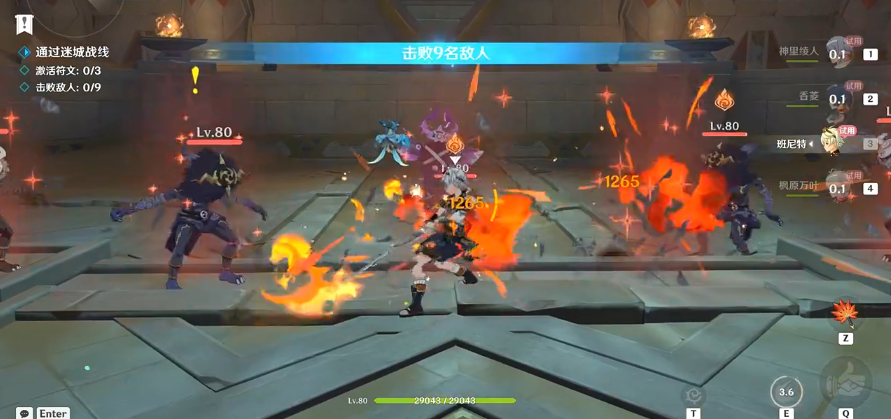Switch to party member 枫原万叶
Screen dimensions: 891x419
coord(838,185)
